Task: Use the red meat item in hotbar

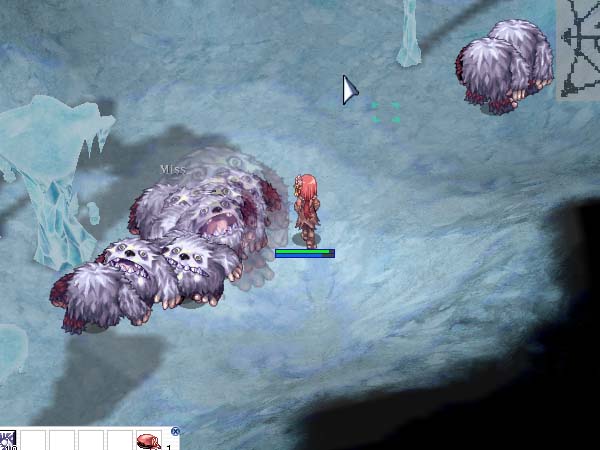Action: coord(148,441)
